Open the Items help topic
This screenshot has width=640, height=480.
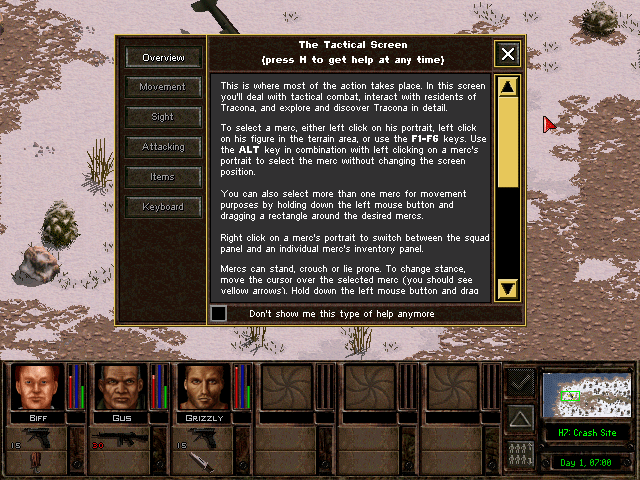163,177
